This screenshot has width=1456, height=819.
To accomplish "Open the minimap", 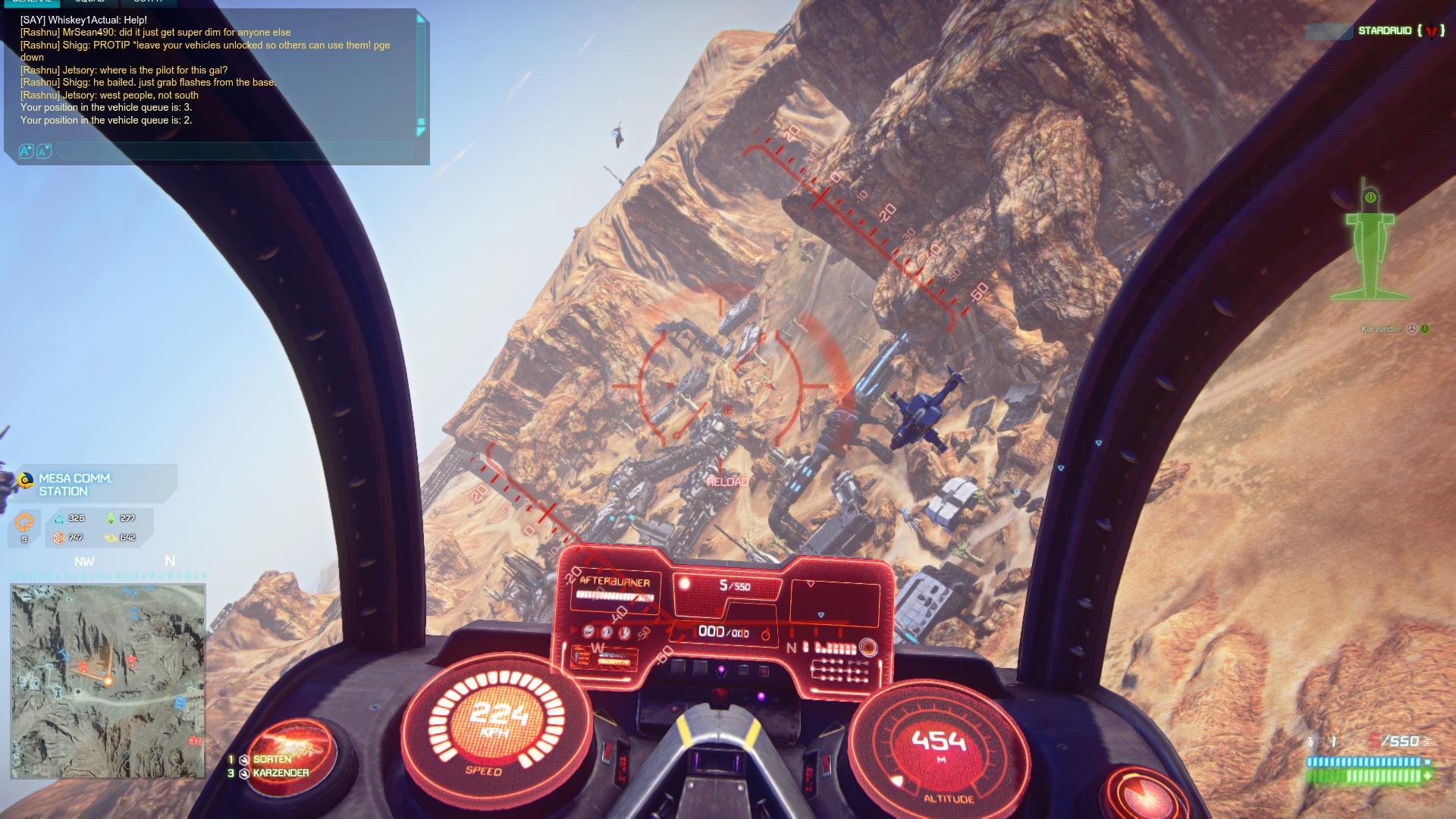I will pyautogui.click(x=108, y=680).
